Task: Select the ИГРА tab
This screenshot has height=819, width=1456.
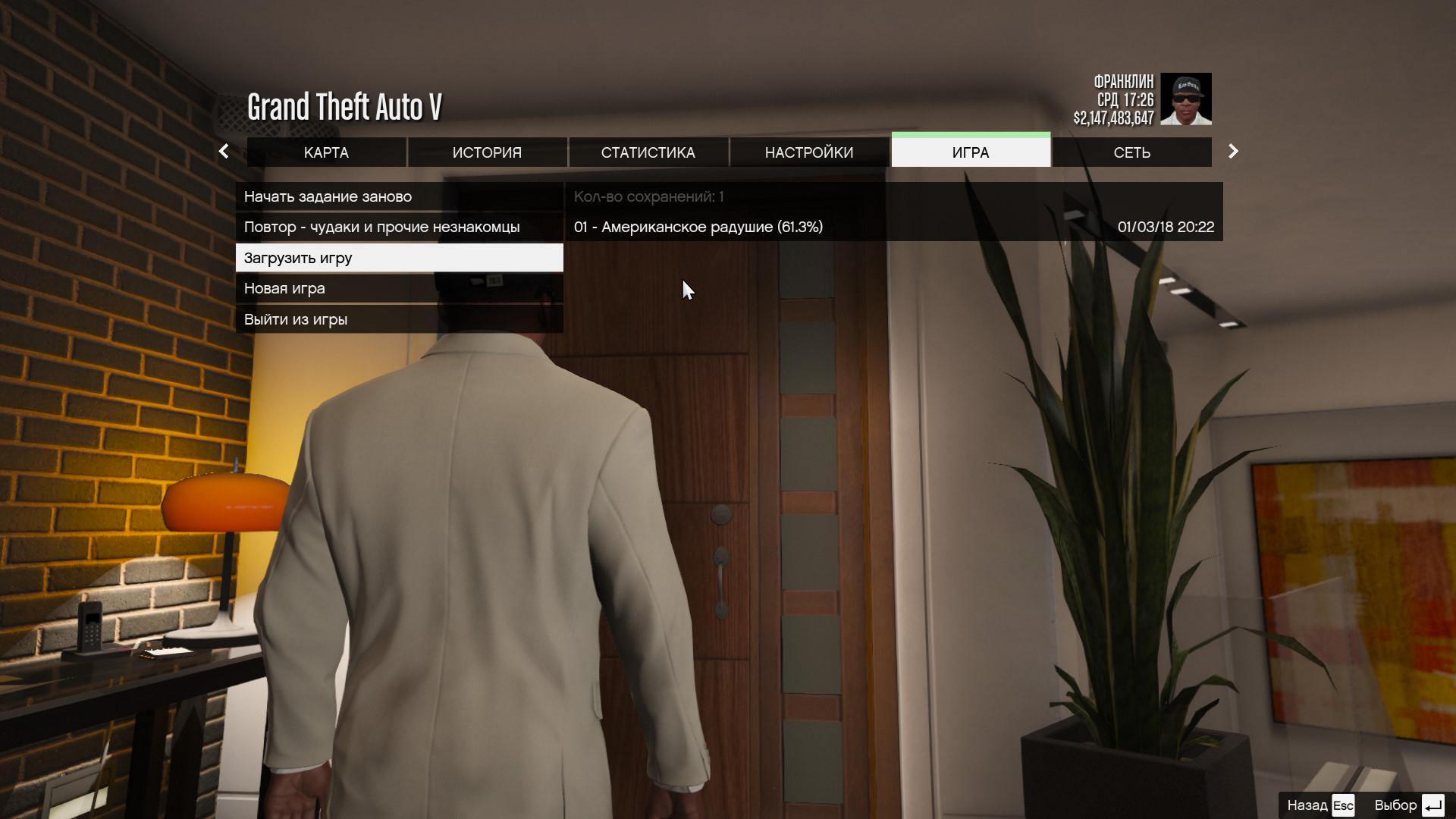Action: (x=970, y=152)
